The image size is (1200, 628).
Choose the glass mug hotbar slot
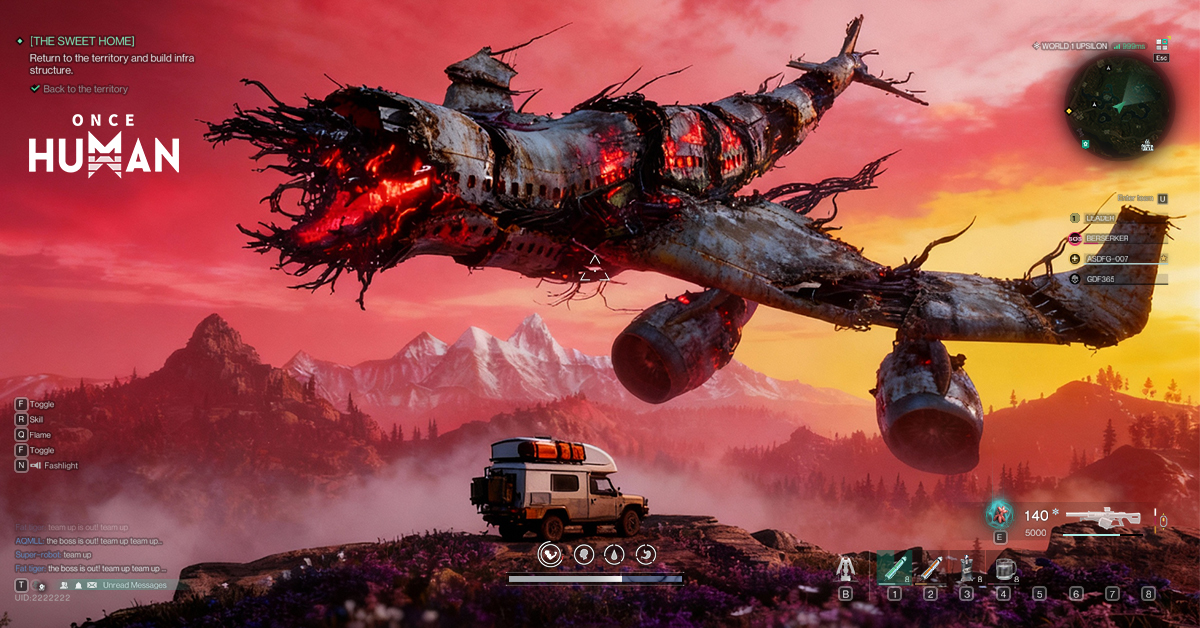pyautogui.click(x=1002, y=568)
